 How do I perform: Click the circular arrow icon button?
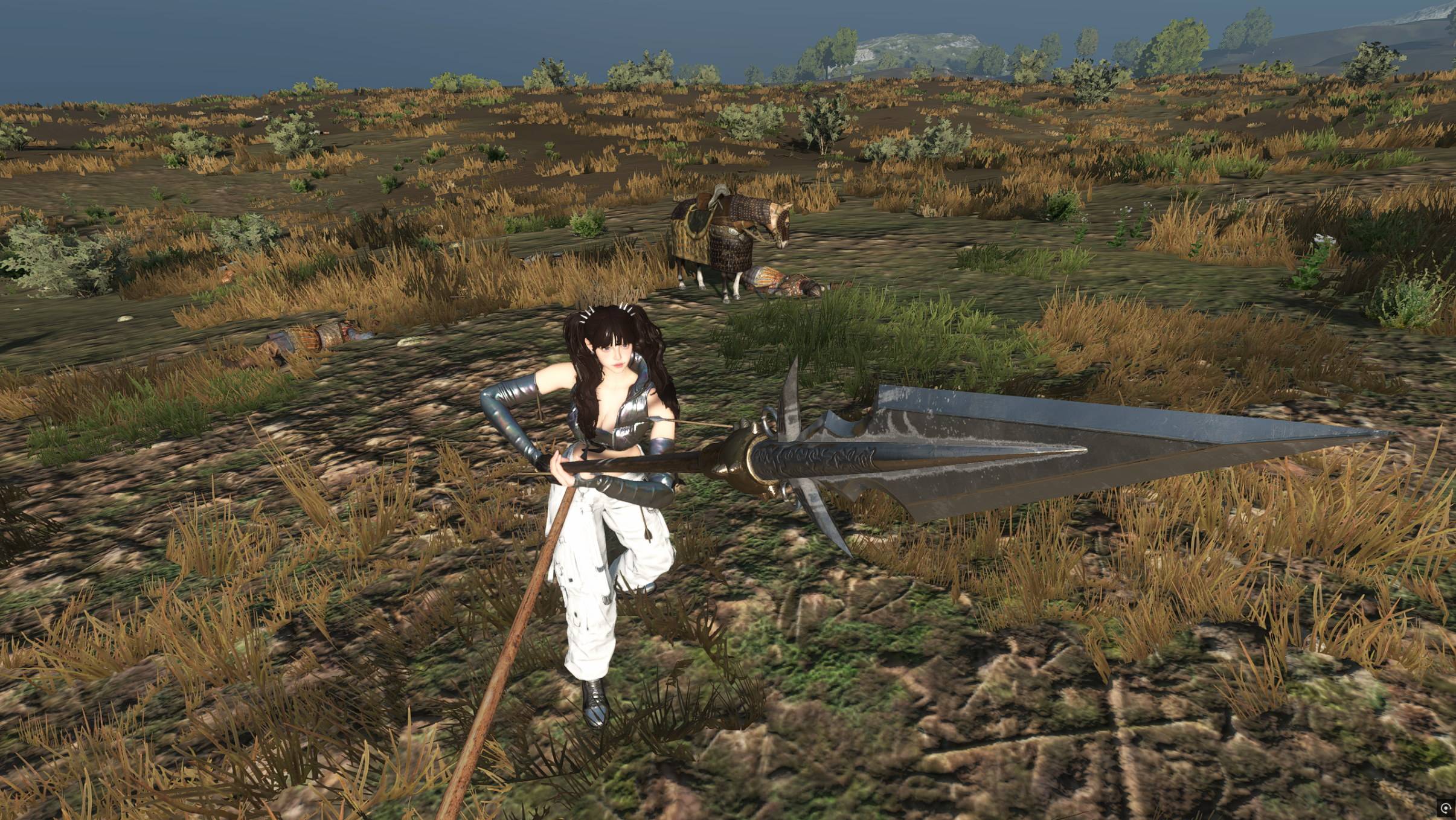click(x=1445, y=807)
